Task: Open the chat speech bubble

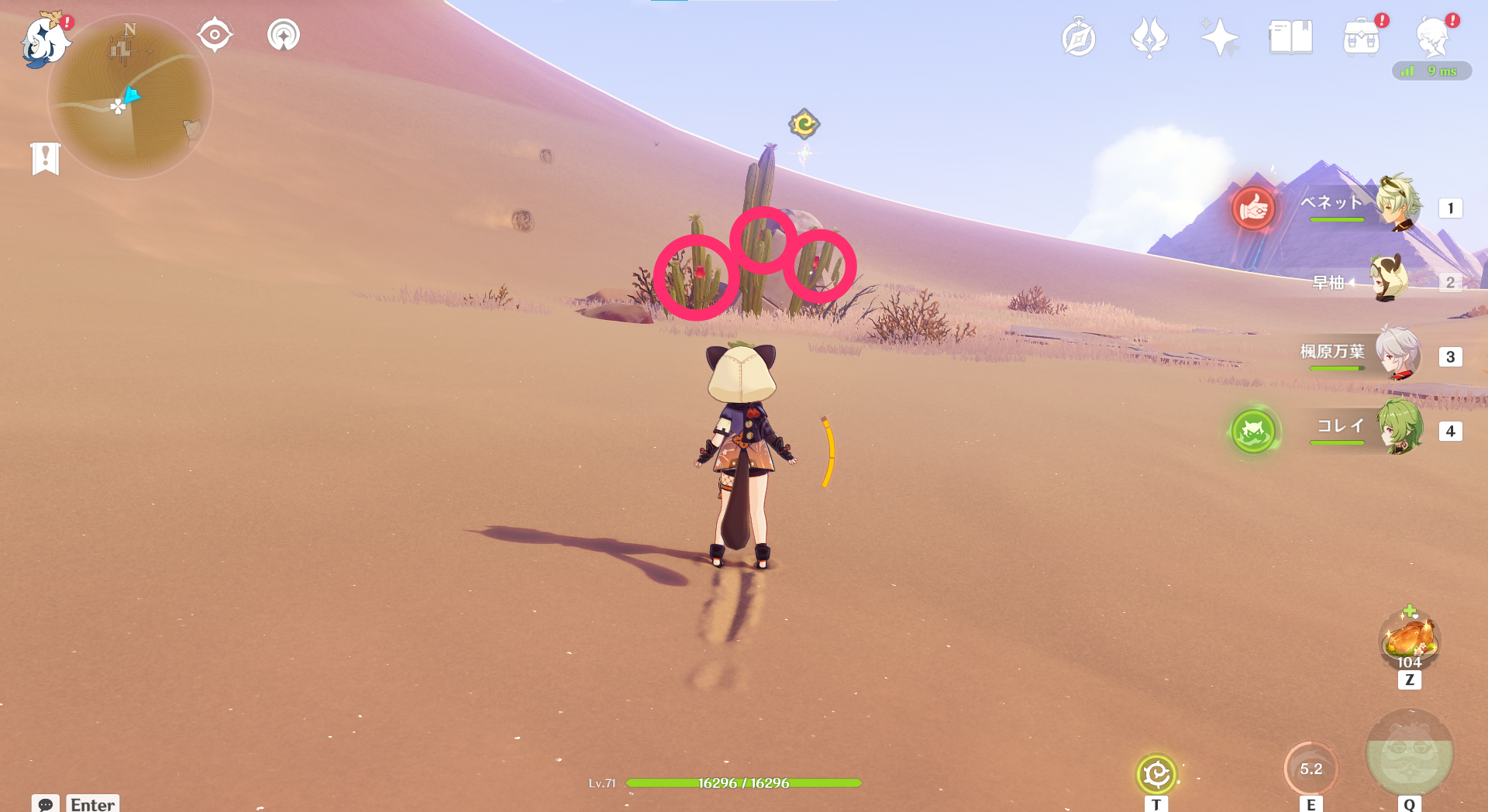Action: 45,804
